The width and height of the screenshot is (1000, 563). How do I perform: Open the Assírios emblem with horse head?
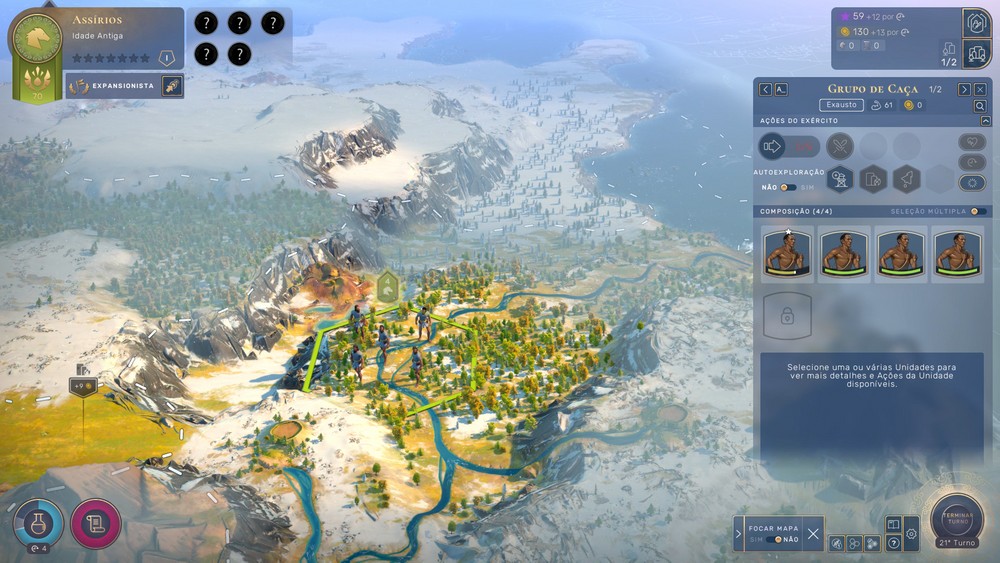click(x=36, y=39)
